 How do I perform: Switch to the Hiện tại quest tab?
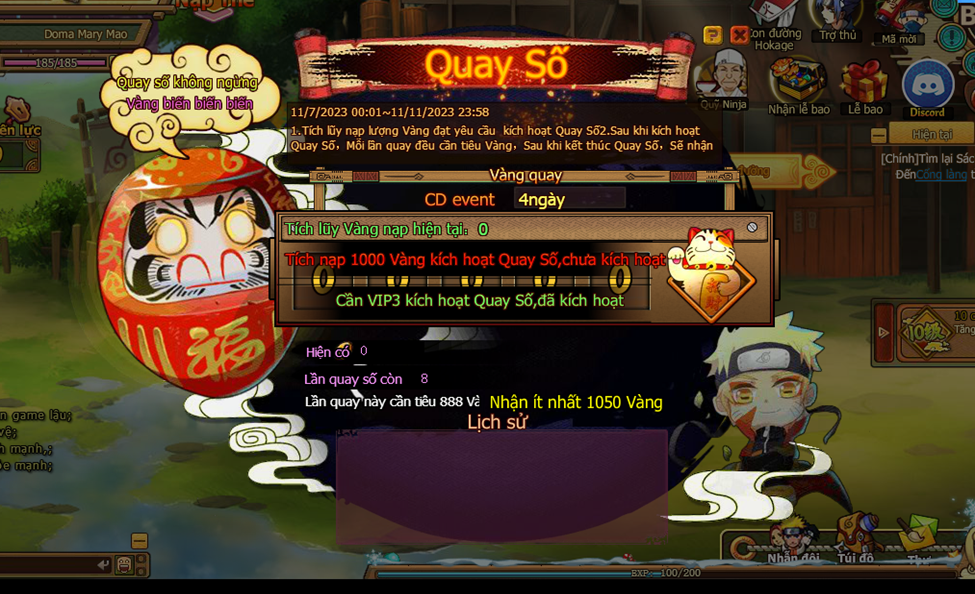click(931, 134)
